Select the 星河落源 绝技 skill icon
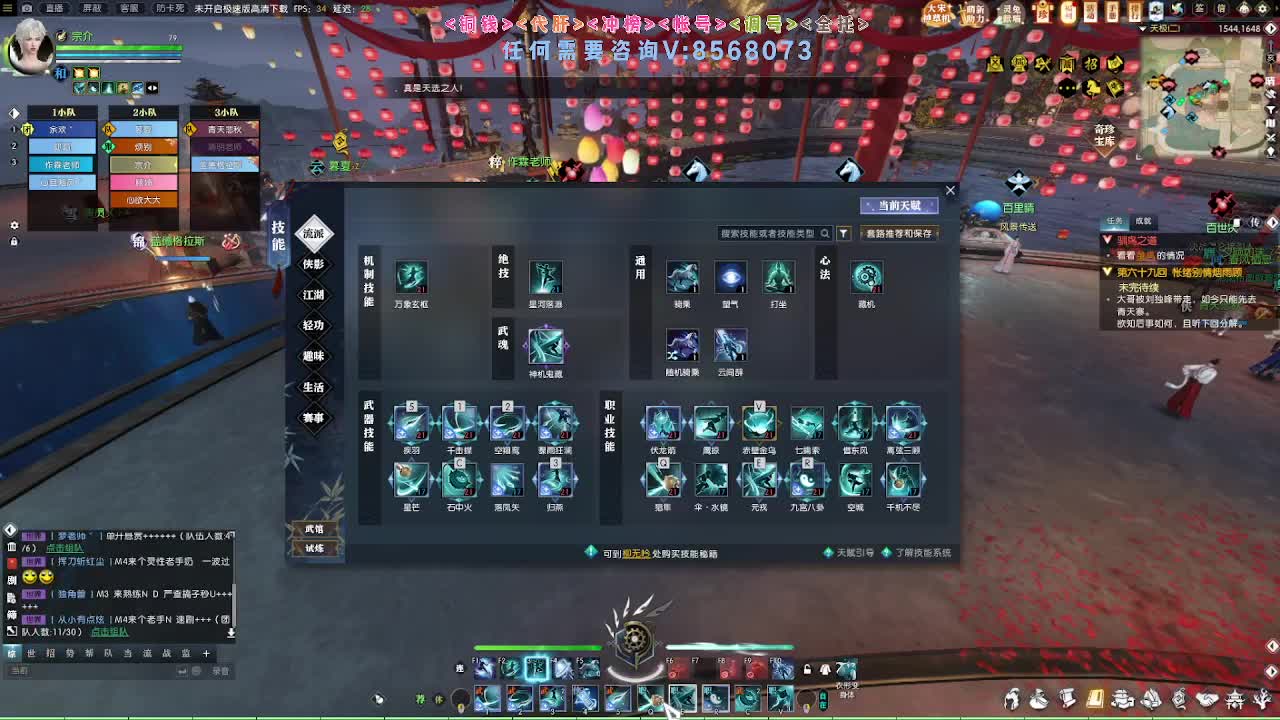The width and height of the screenshot is (1280, 720). (547, 279)
